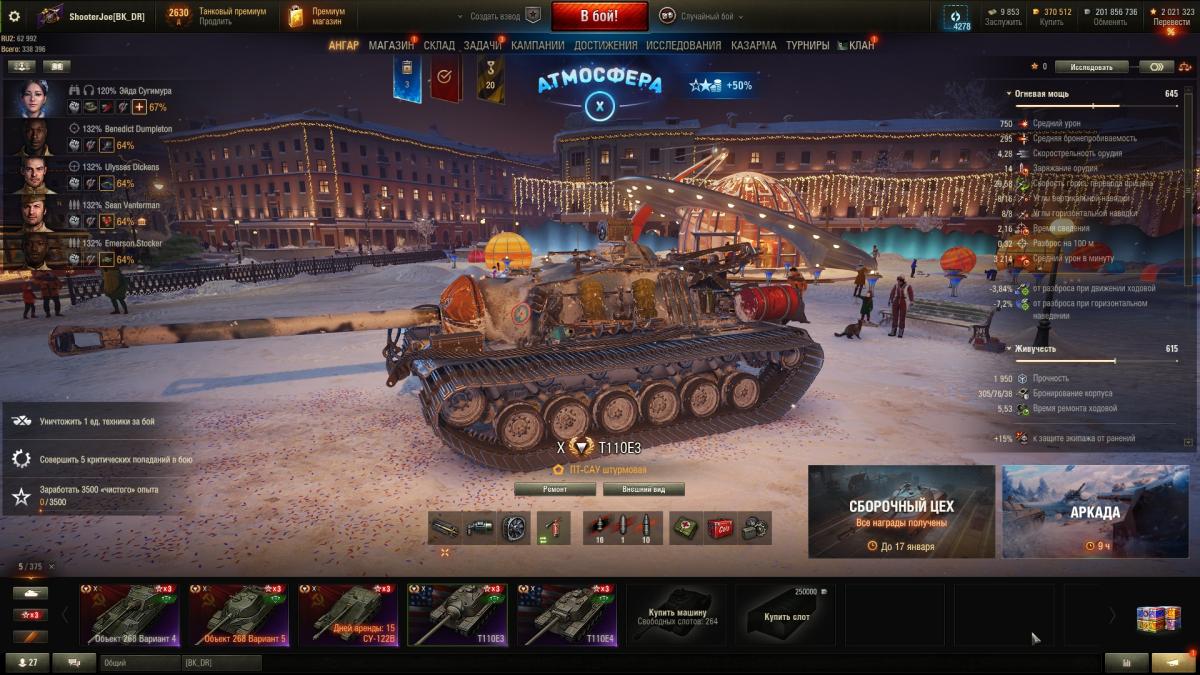Open Внешний вид customization
This screenshot has height=675, width=1200.
[x=643, y=489]
